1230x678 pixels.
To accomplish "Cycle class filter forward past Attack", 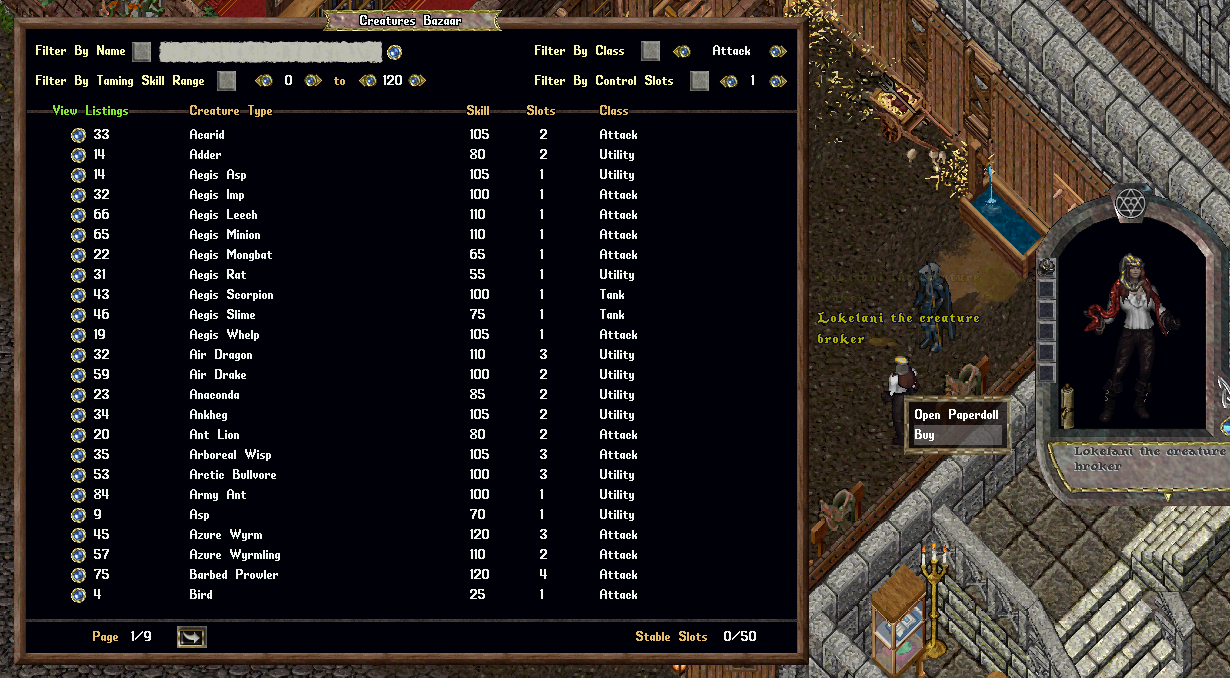I will tap(777, 51).
